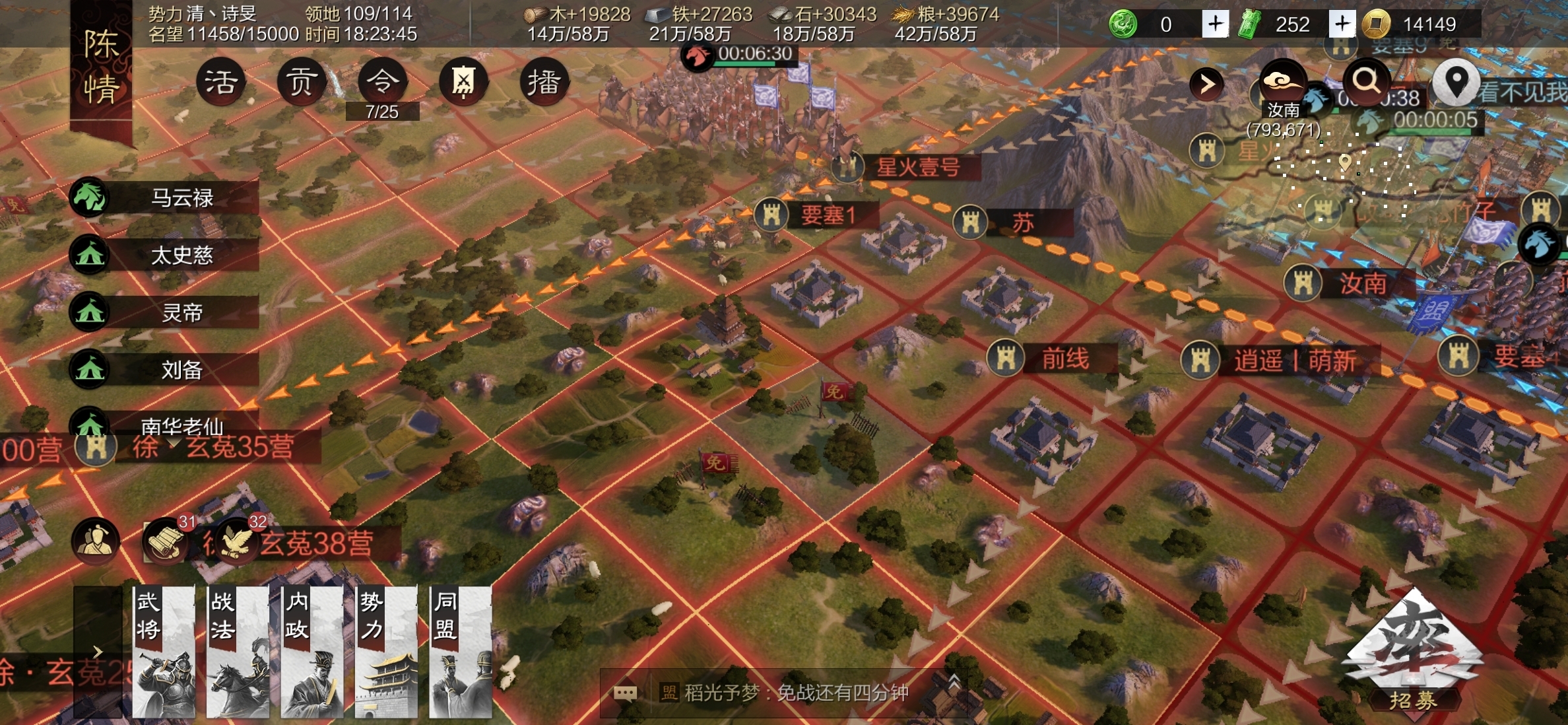Open the 战法 tactics card
The width and height of the screenshot is (1568, 725).
[238, 652]
